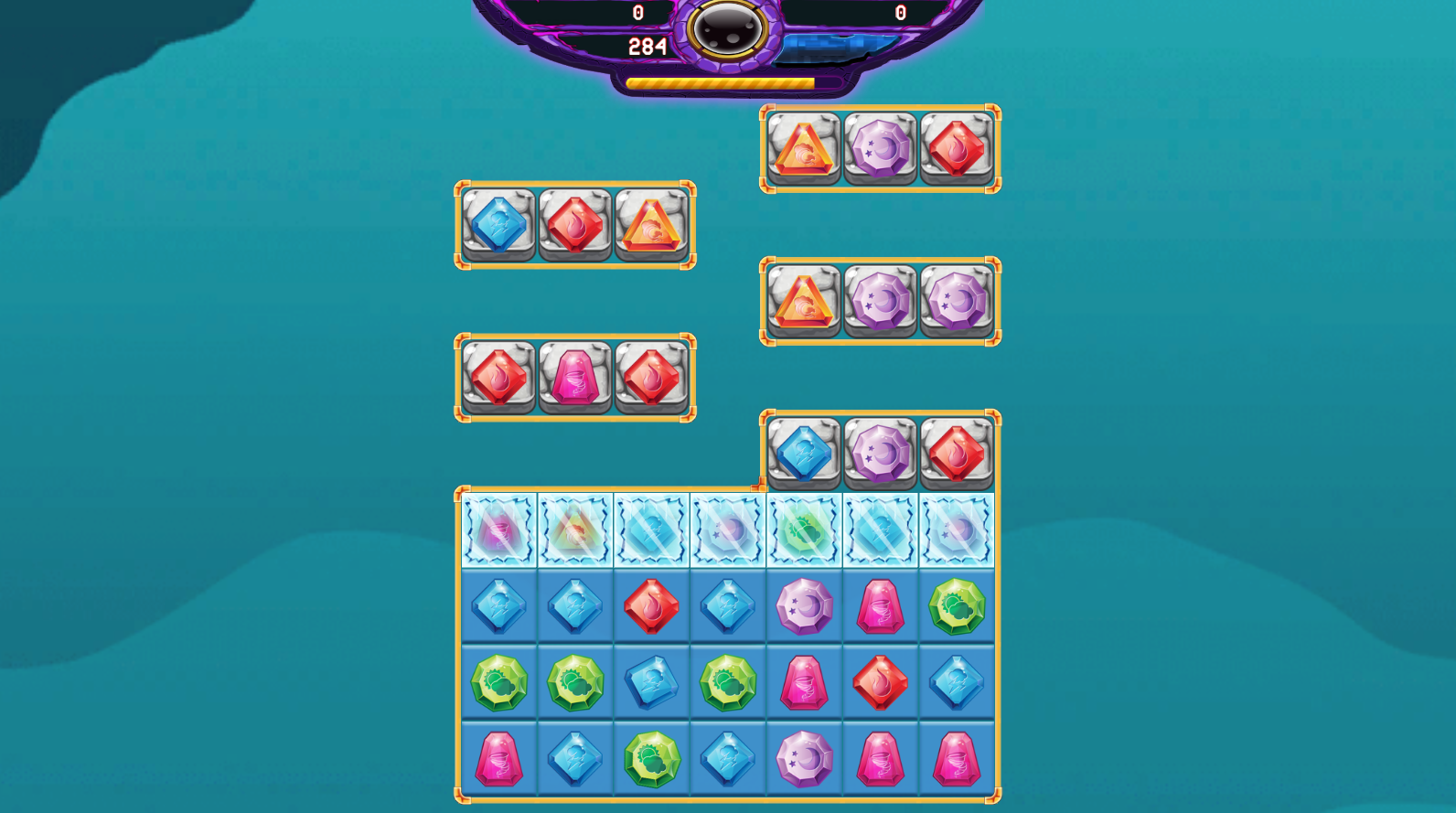
Task: Select the purple moon gem in the board's bottom row
Action: 803,761
